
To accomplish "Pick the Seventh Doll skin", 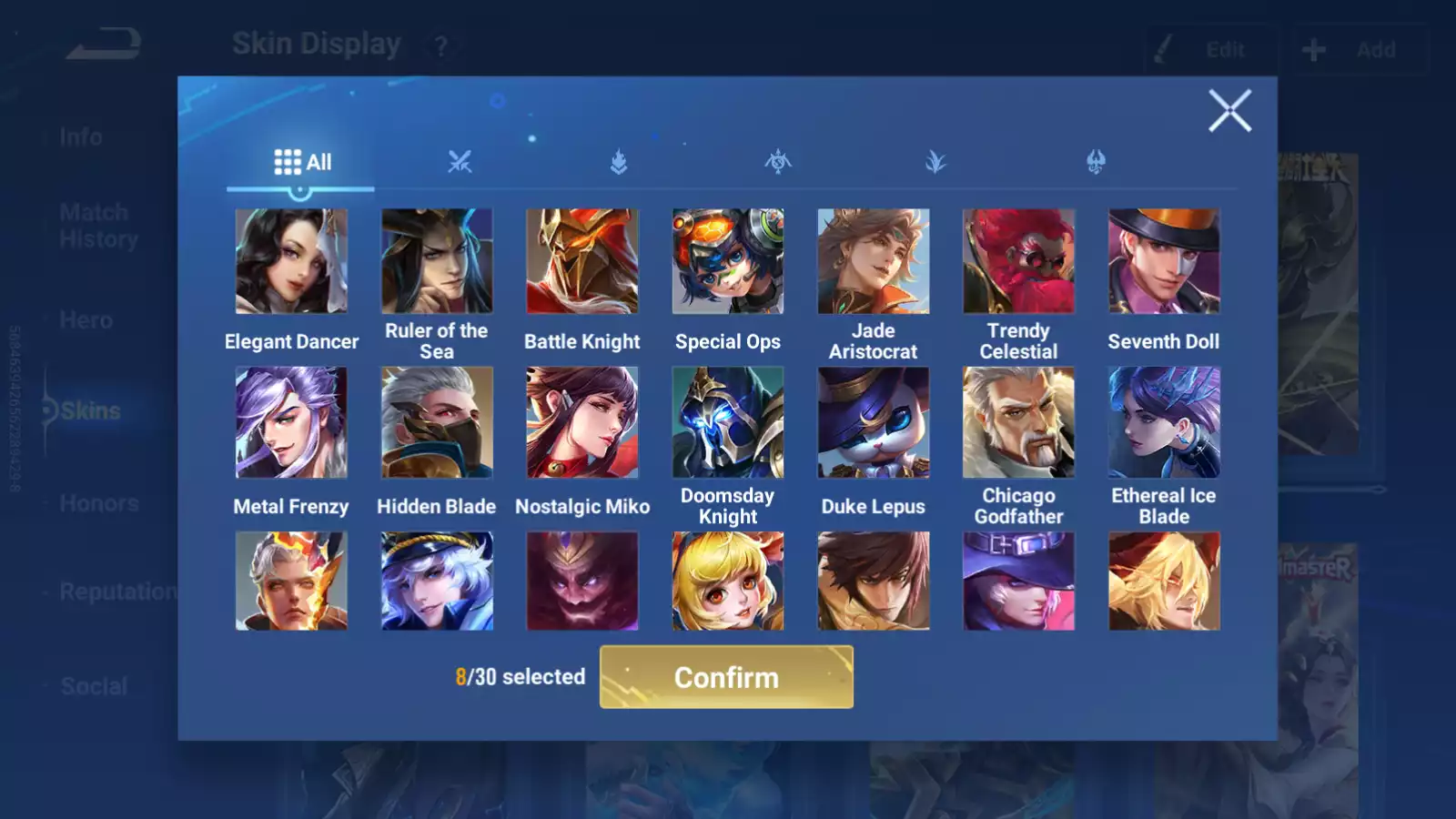I will pos(1164,262).
